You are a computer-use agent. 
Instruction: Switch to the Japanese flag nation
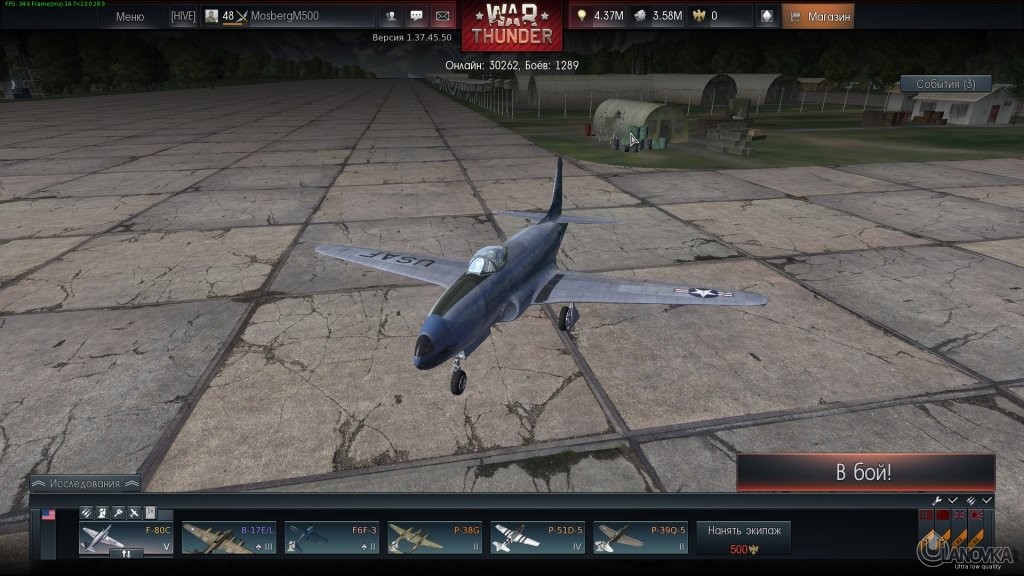click(976, 517)
